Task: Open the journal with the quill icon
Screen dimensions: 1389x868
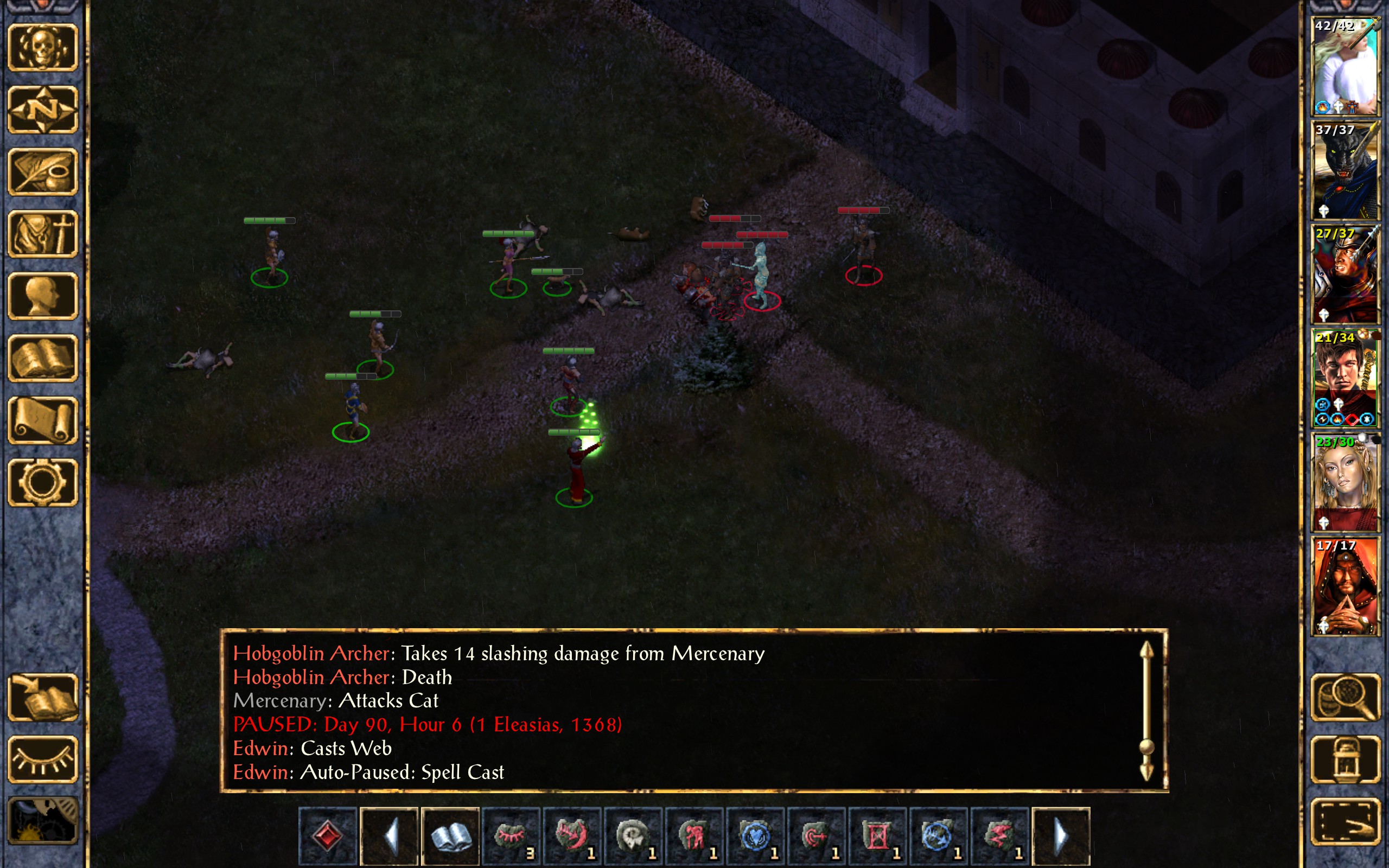Action: (x=42, y=171)
